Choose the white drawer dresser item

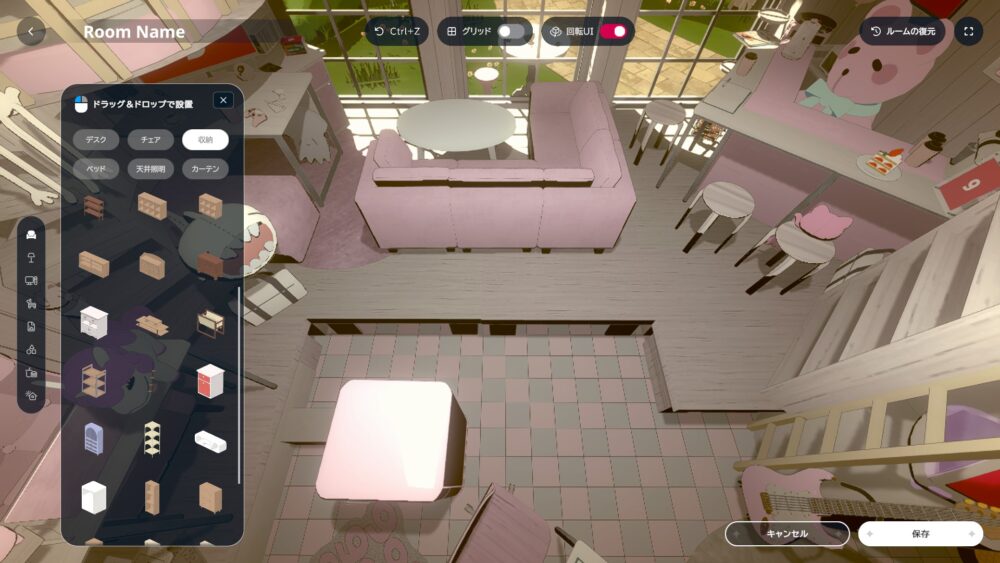click(94, 321)
